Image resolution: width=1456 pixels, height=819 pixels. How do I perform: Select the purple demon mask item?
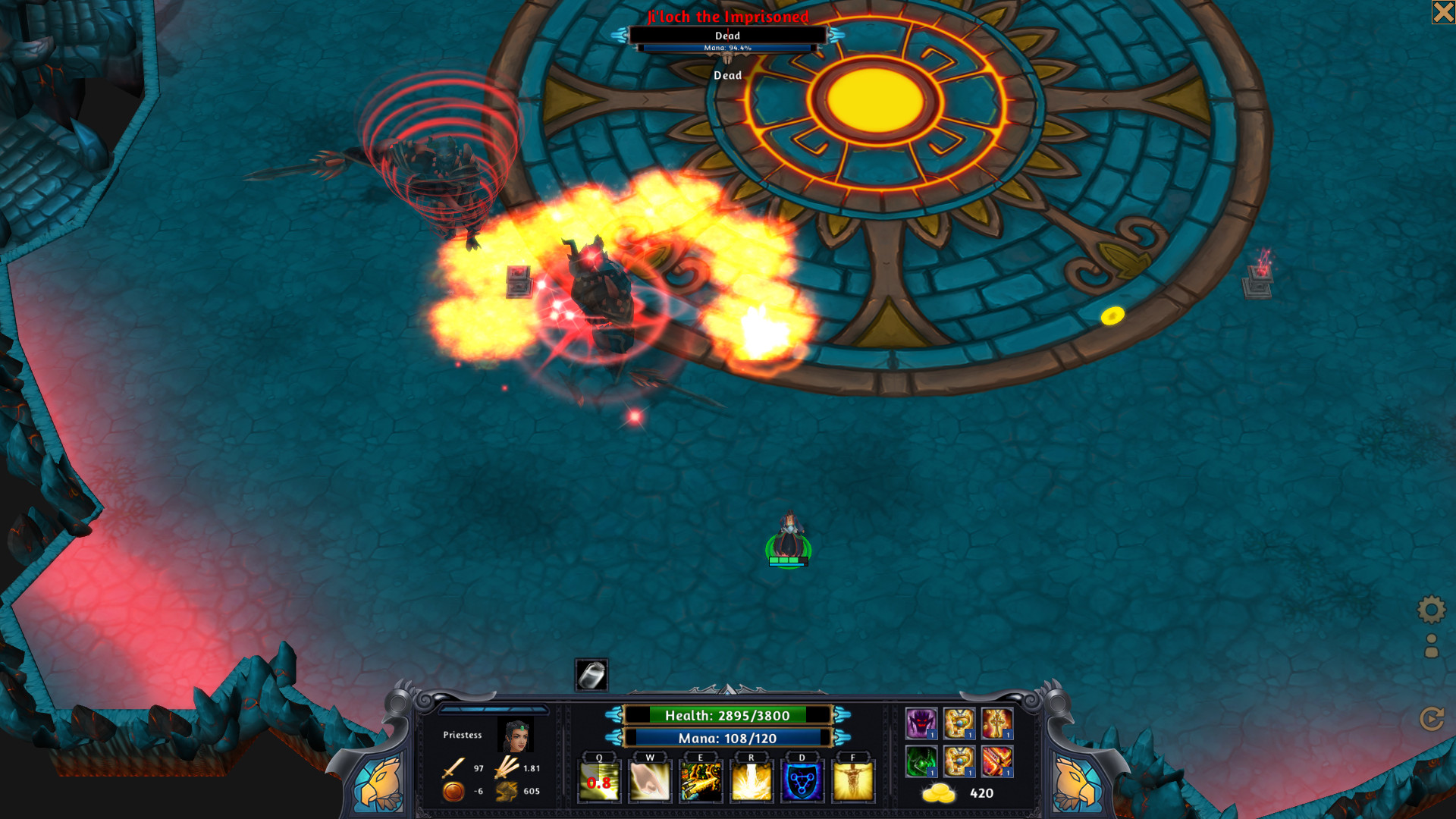[x=921, y=723]
